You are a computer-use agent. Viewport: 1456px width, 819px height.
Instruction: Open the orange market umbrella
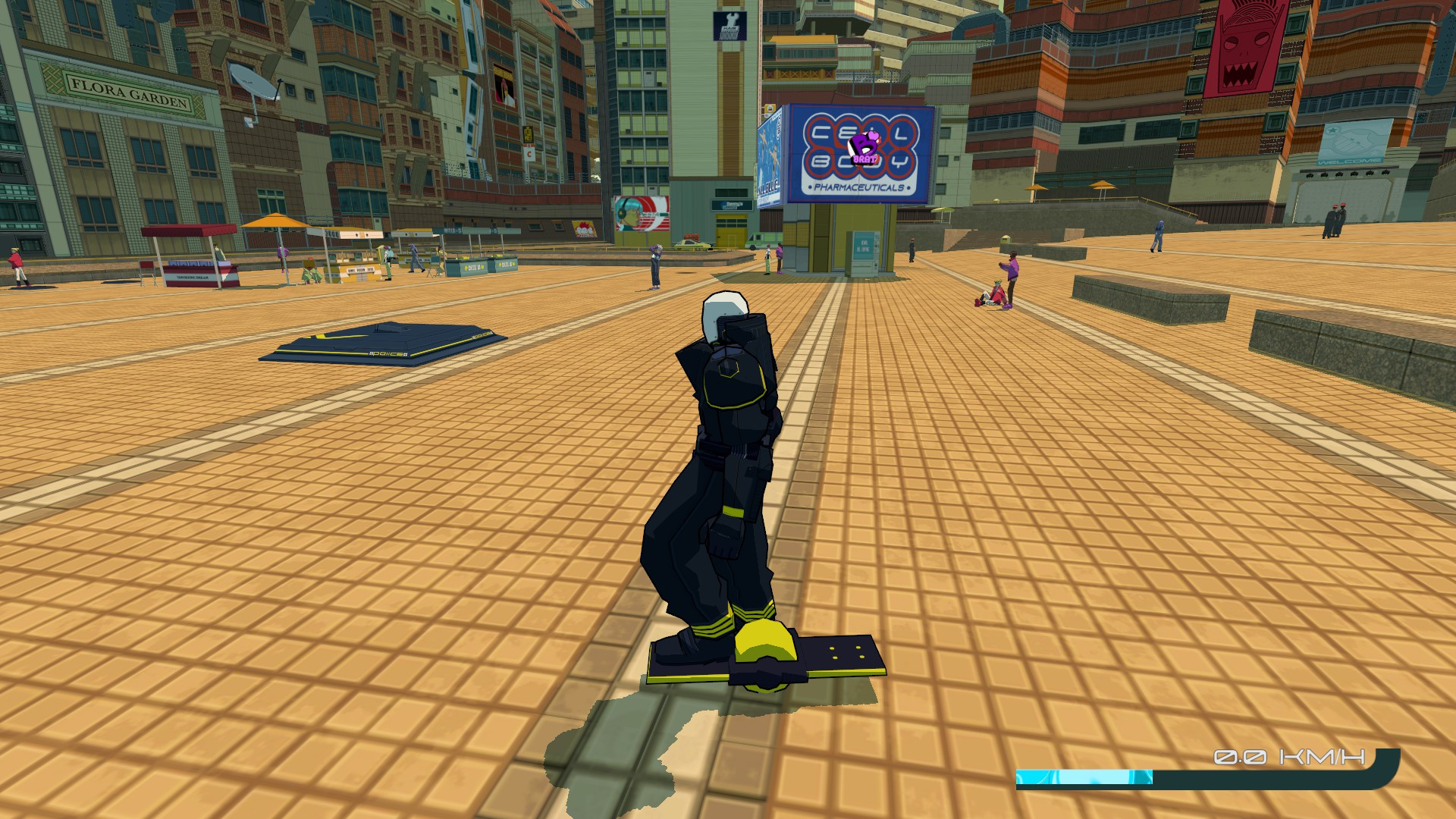coord(275,220)
